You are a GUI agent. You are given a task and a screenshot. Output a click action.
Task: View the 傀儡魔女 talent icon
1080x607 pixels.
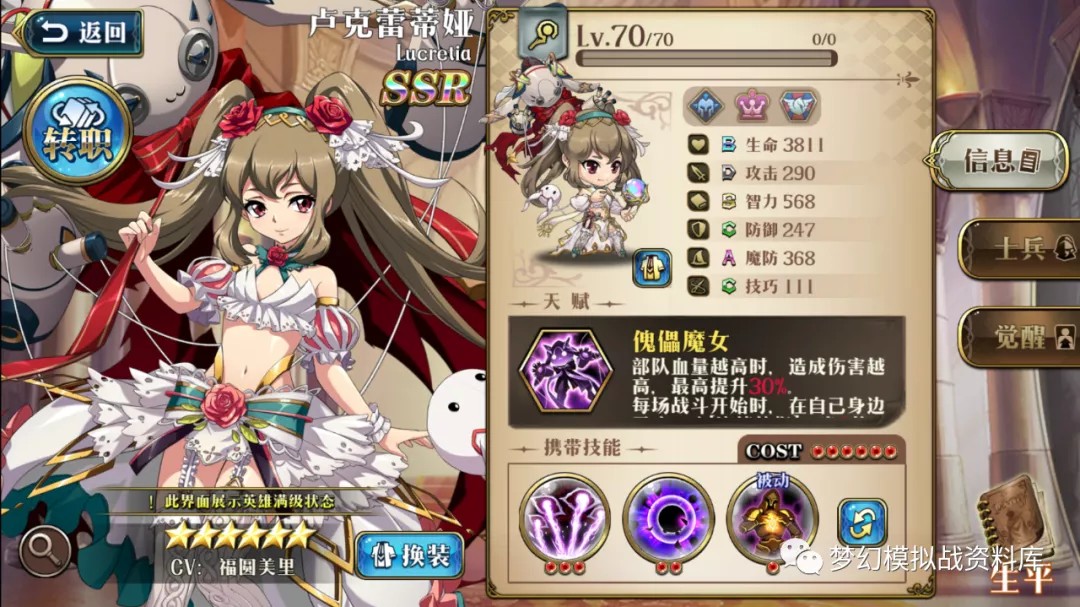click(x=564, y=370)
